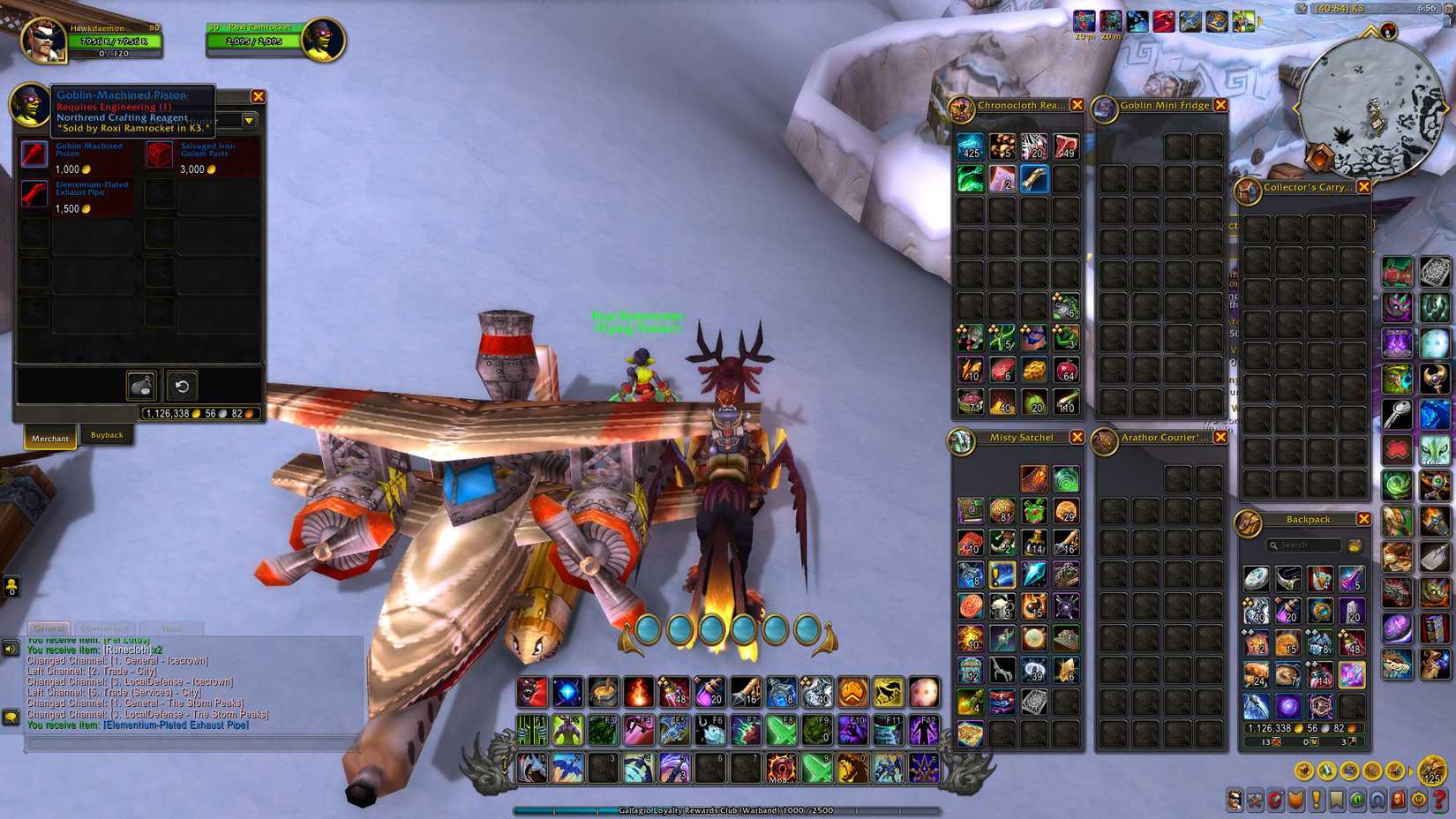Mute chat audio with the speaker icon
This screenshot has width=1456, height=819.
[10, 649]
